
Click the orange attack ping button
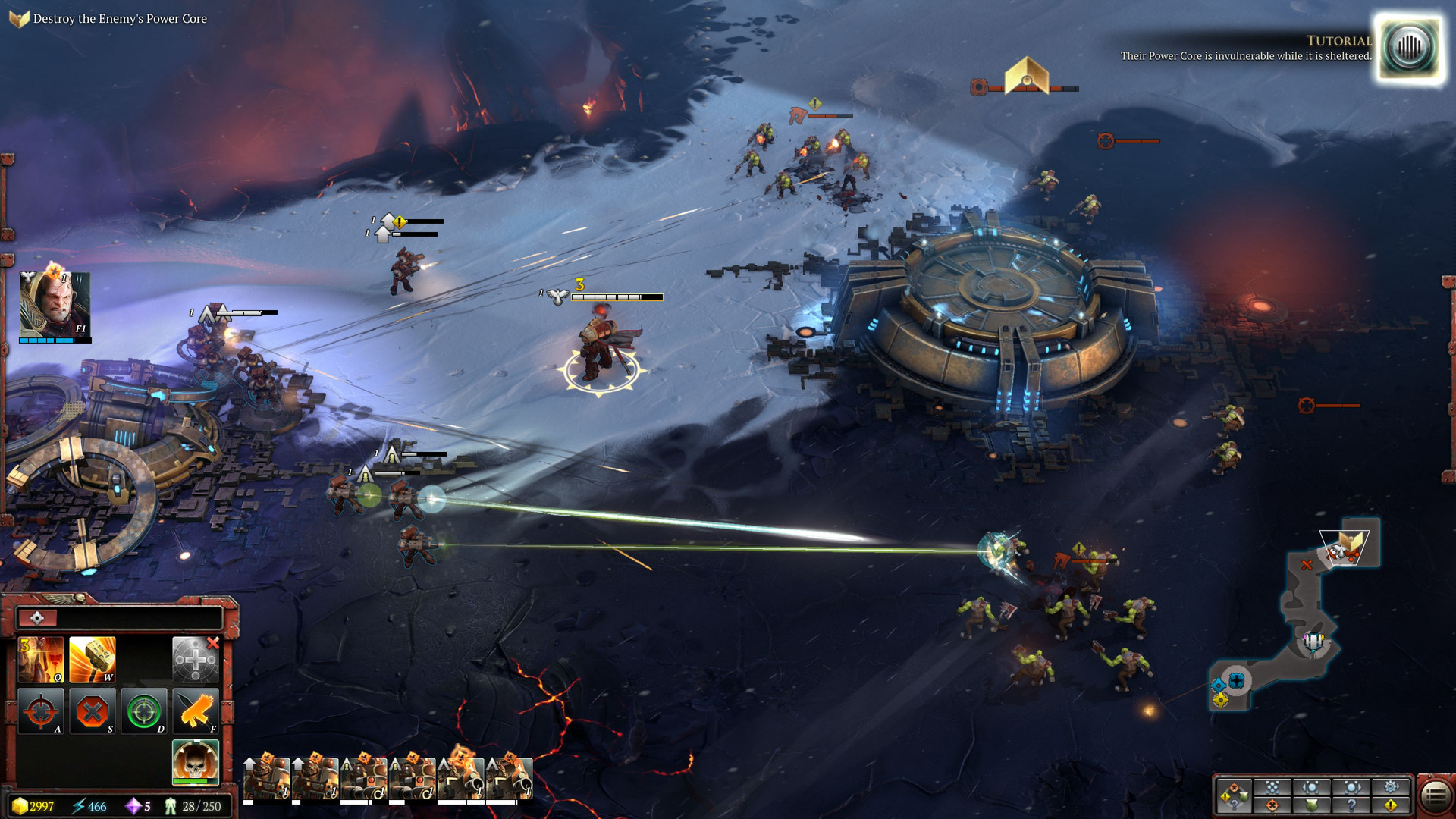(1272, 805)
